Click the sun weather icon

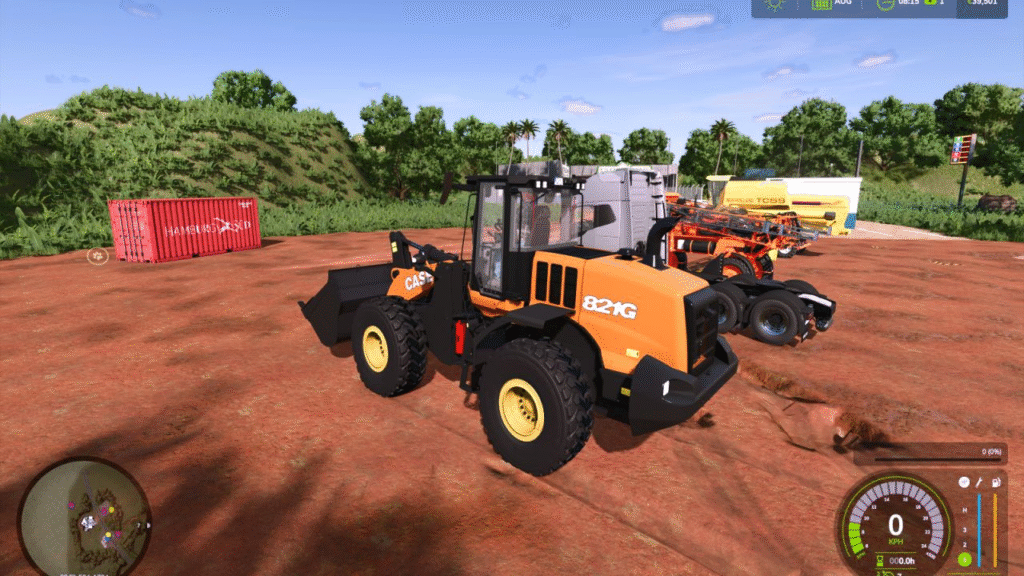coord(775,5)
